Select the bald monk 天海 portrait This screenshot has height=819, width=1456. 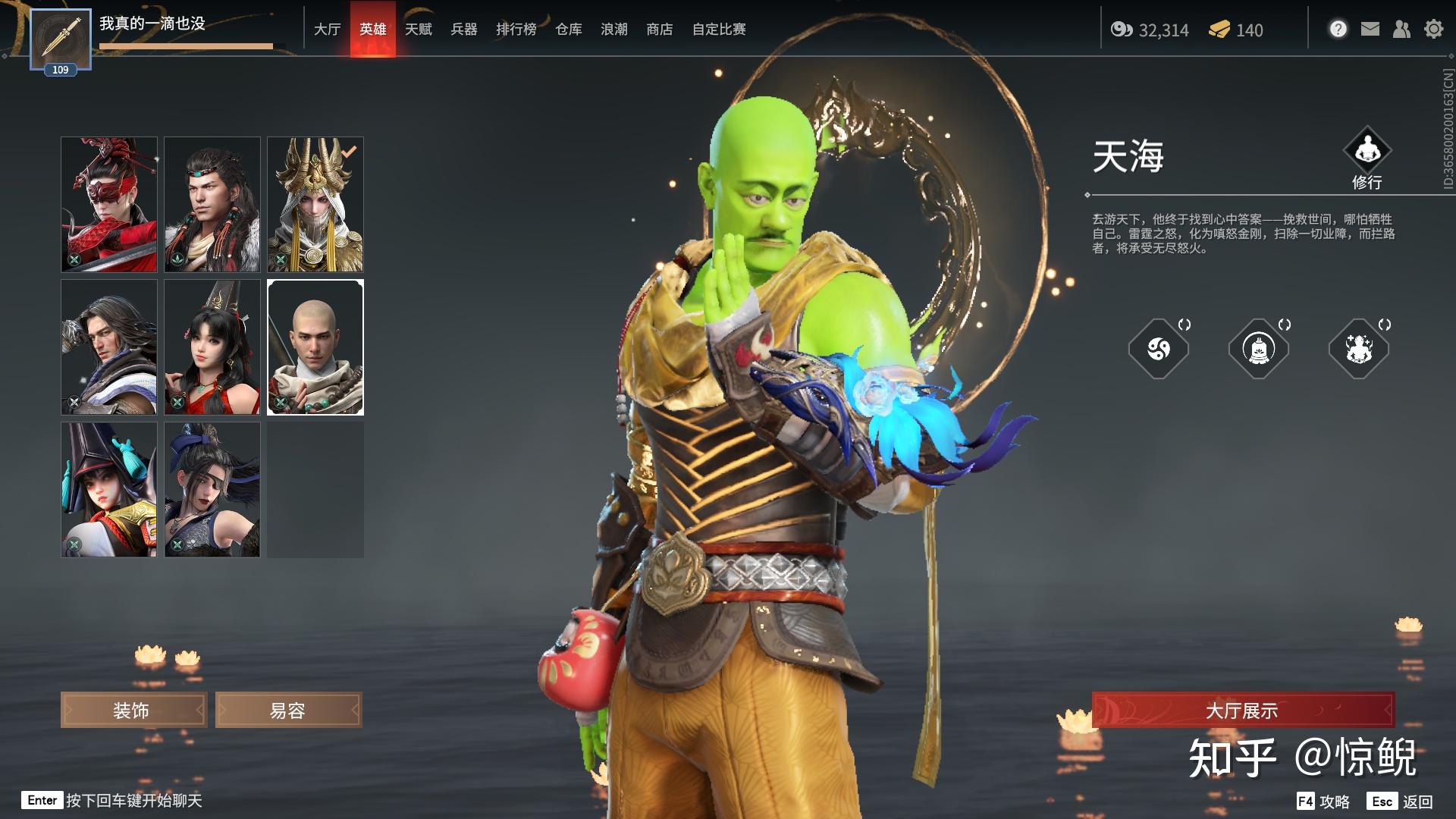pos(315,347)
